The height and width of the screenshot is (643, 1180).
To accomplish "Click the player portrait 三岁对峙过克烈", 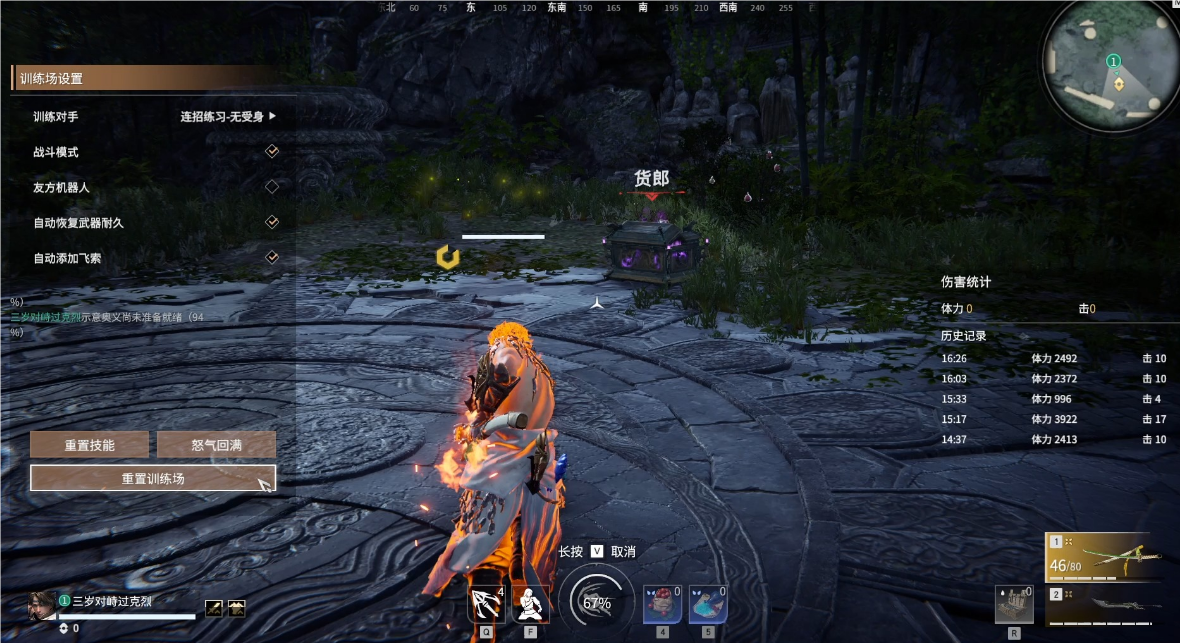I will [x=42, y=605].
